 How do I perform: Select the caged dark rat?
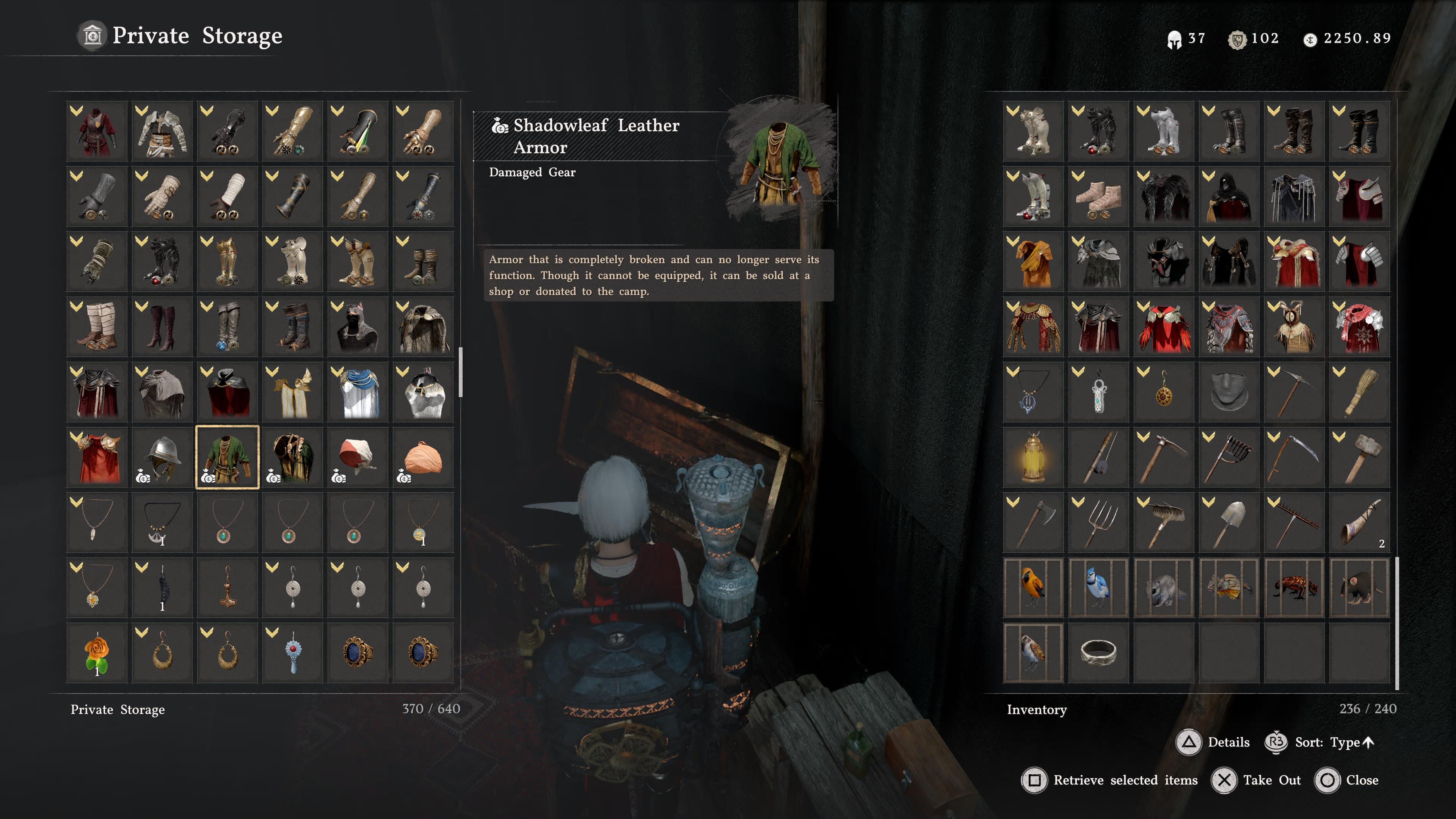1359,587
